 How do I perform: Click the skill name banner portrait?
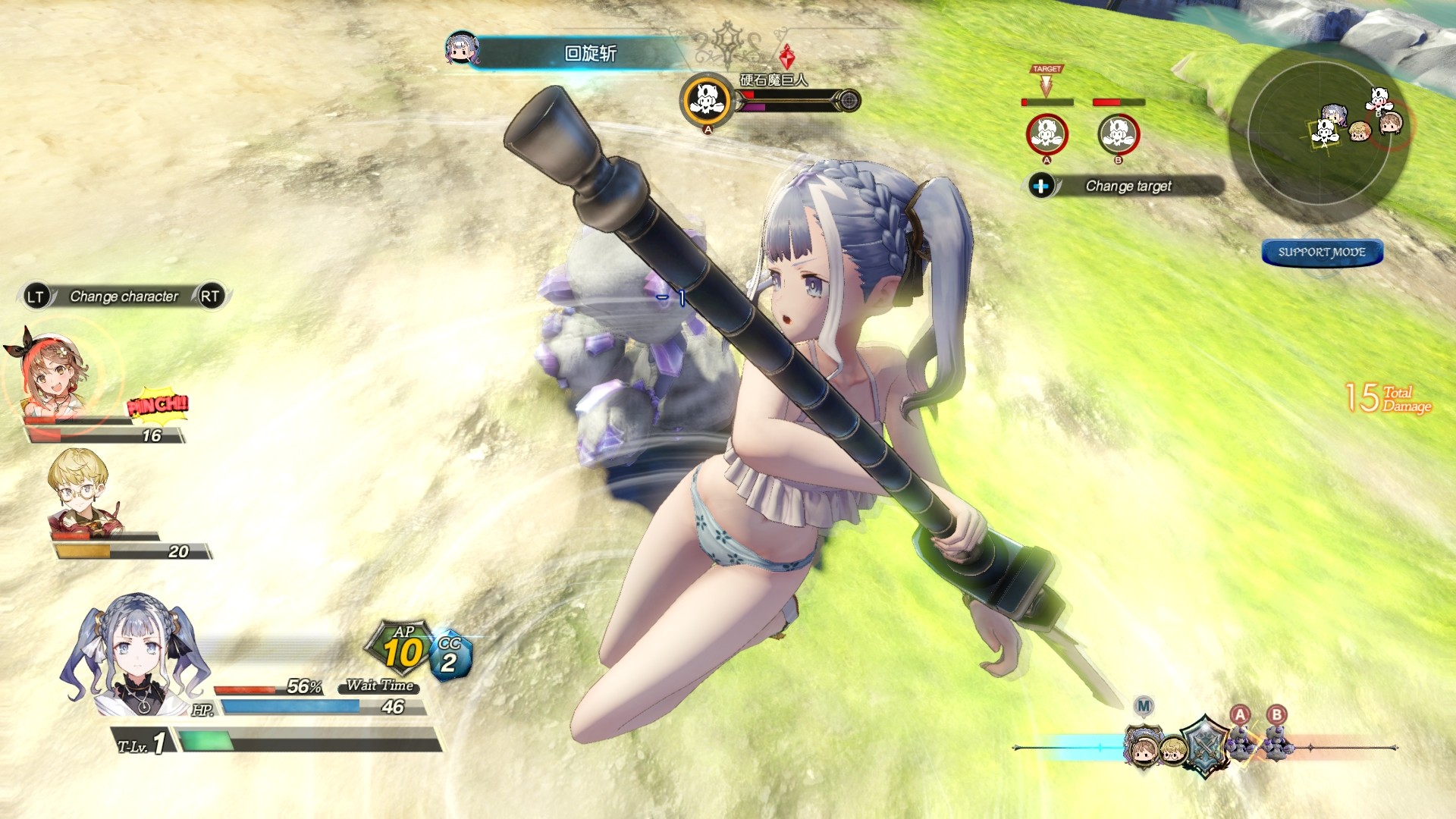[461, 48]
